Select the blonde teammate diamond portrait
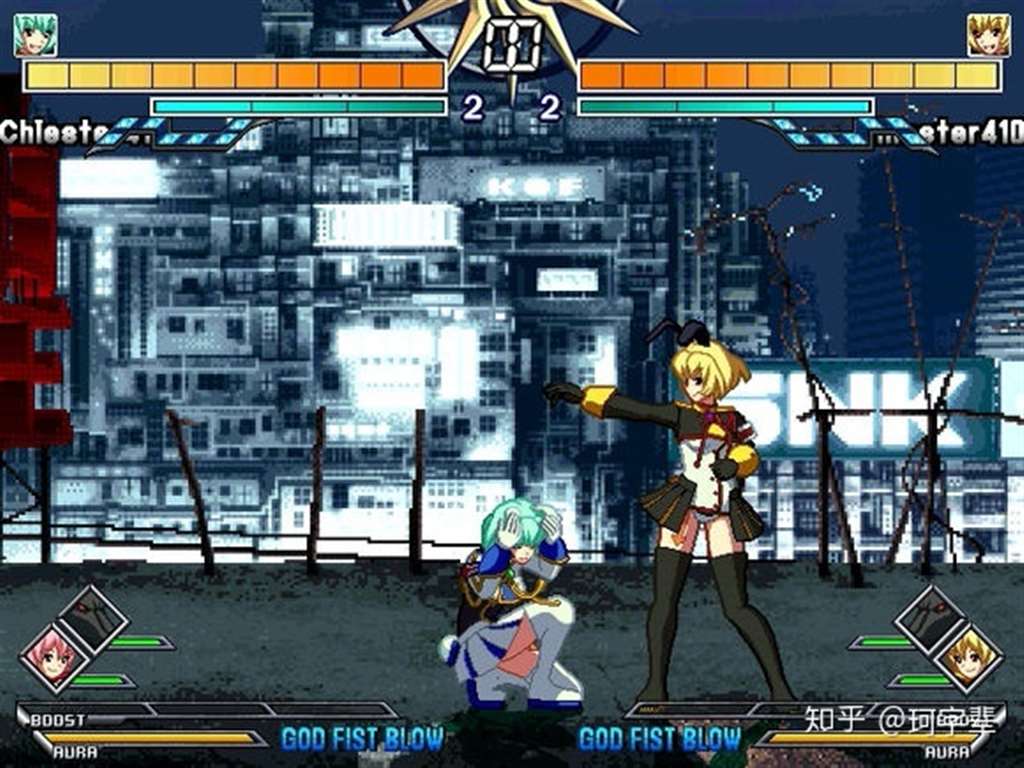Screen dimensions: 1024x768 pyautogui.click(x=967, y=657)
